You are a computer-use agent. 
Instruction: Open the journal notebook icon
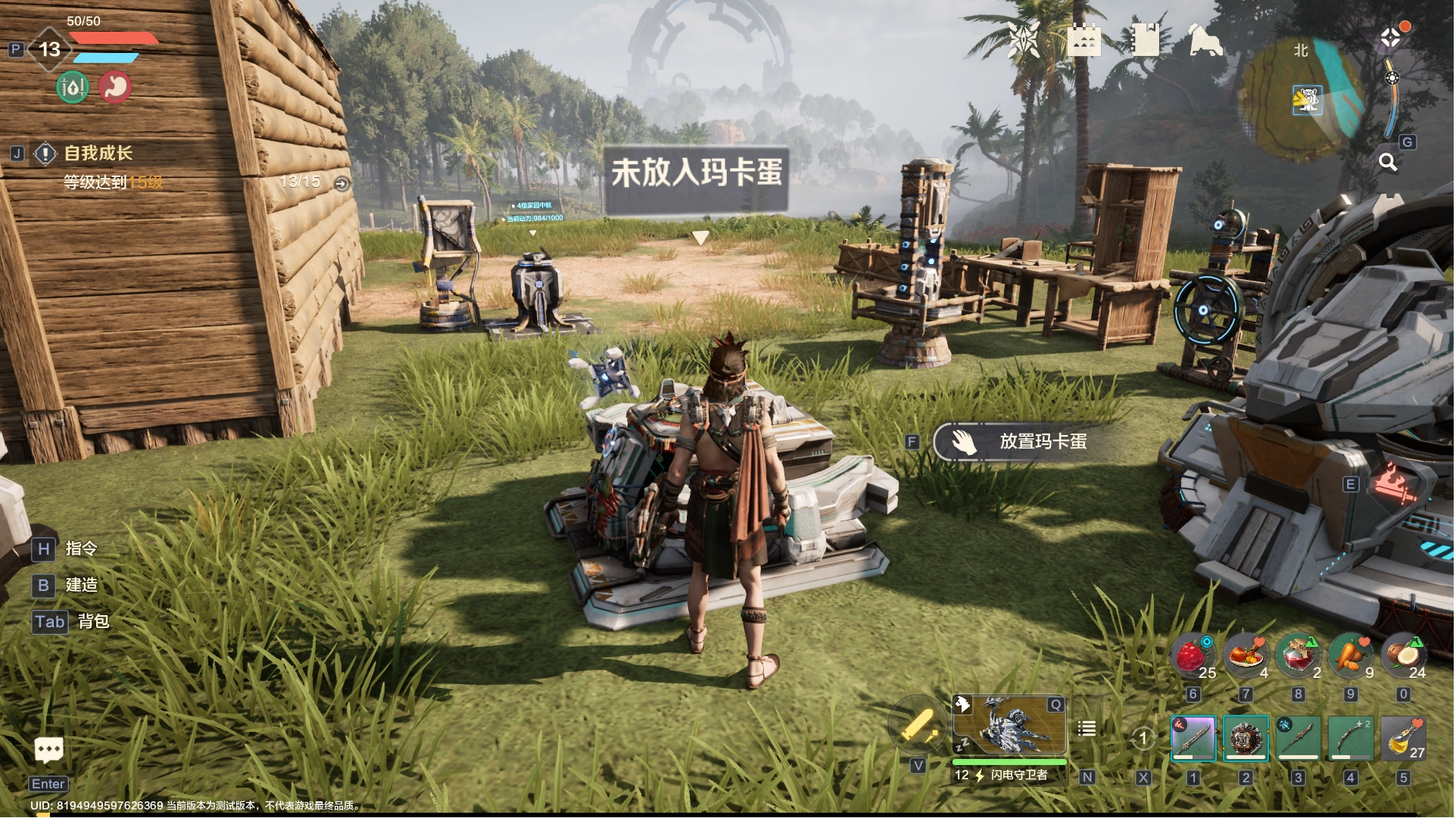[1144, 39]
